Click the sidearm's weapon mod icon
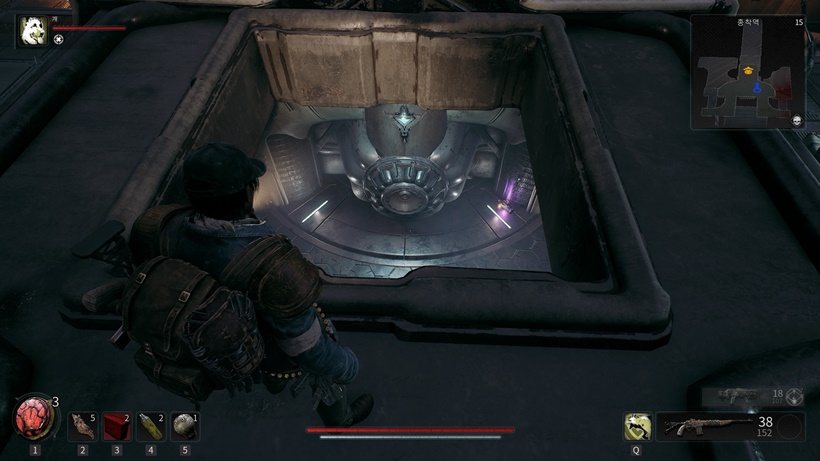The width and height of the screenshot is (820, 461). coord(795,396)
